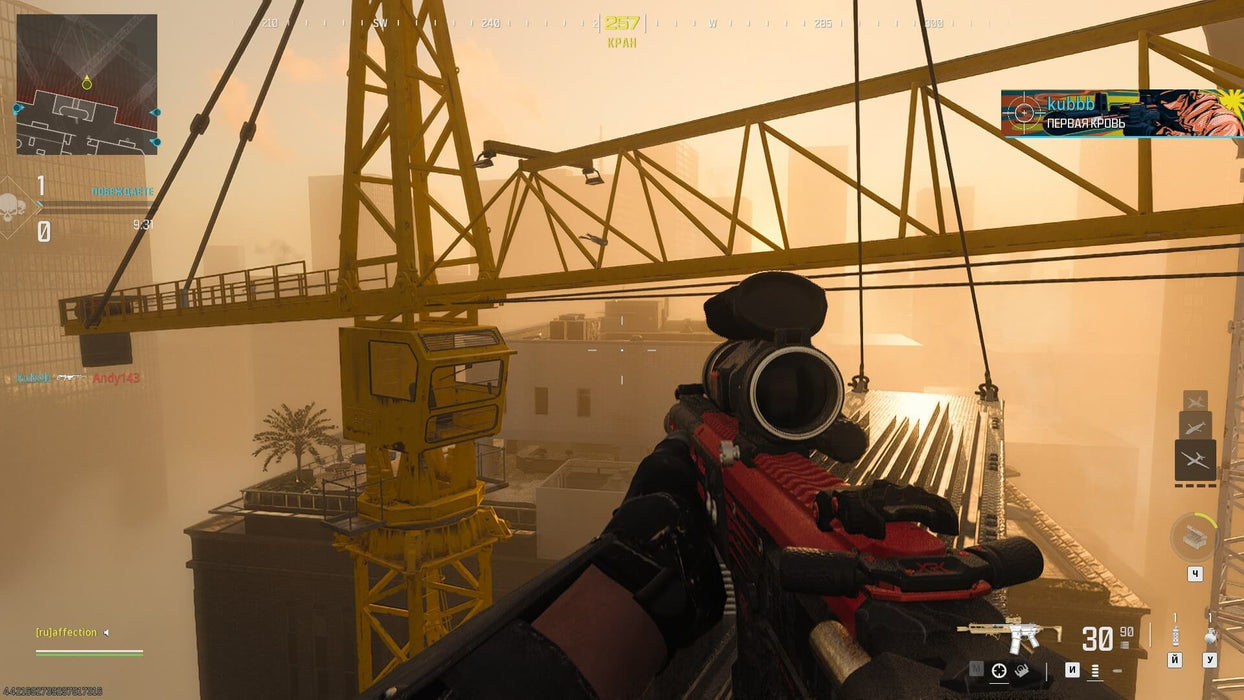Click the crosshair attachment indicator icon
Screen dimensions: 1244x700
[x=998, y=671]
